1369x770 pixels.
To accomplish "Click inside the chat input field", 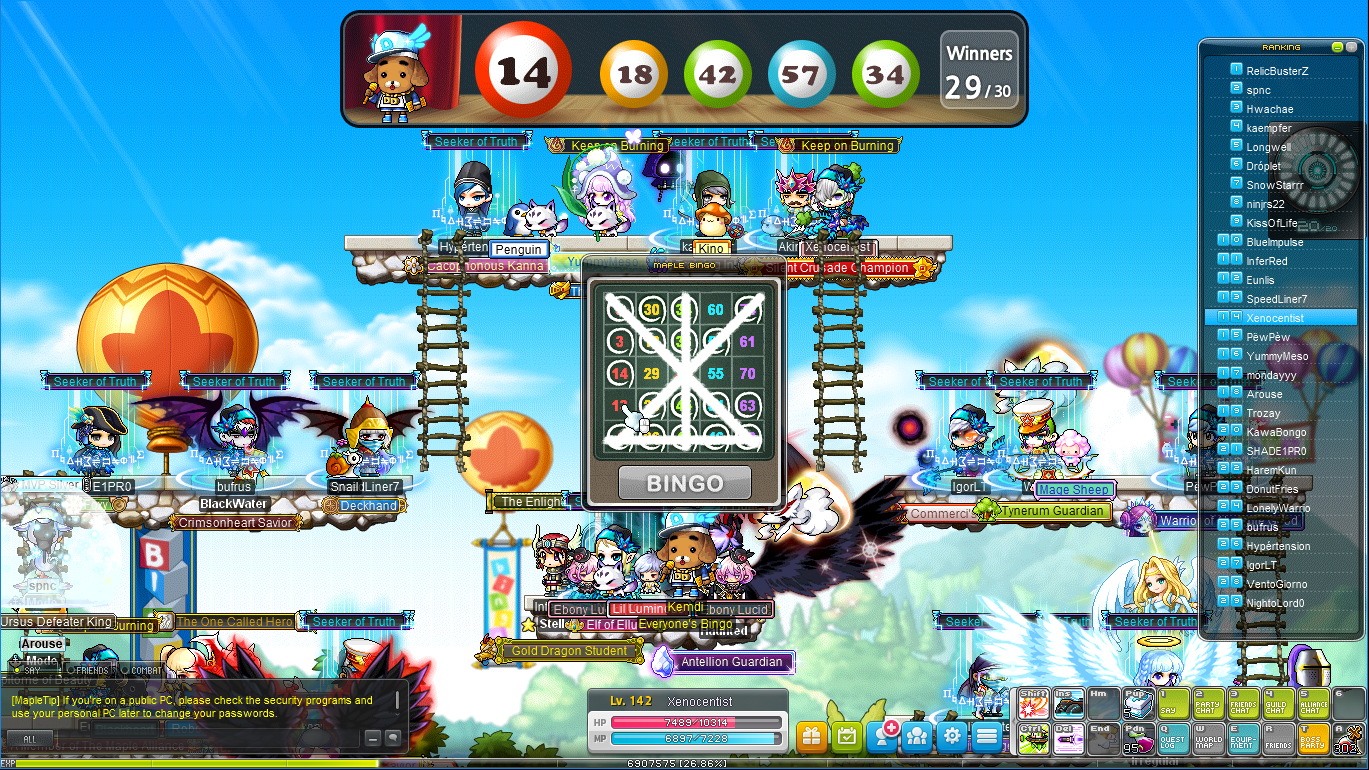I will click(200, 739).
